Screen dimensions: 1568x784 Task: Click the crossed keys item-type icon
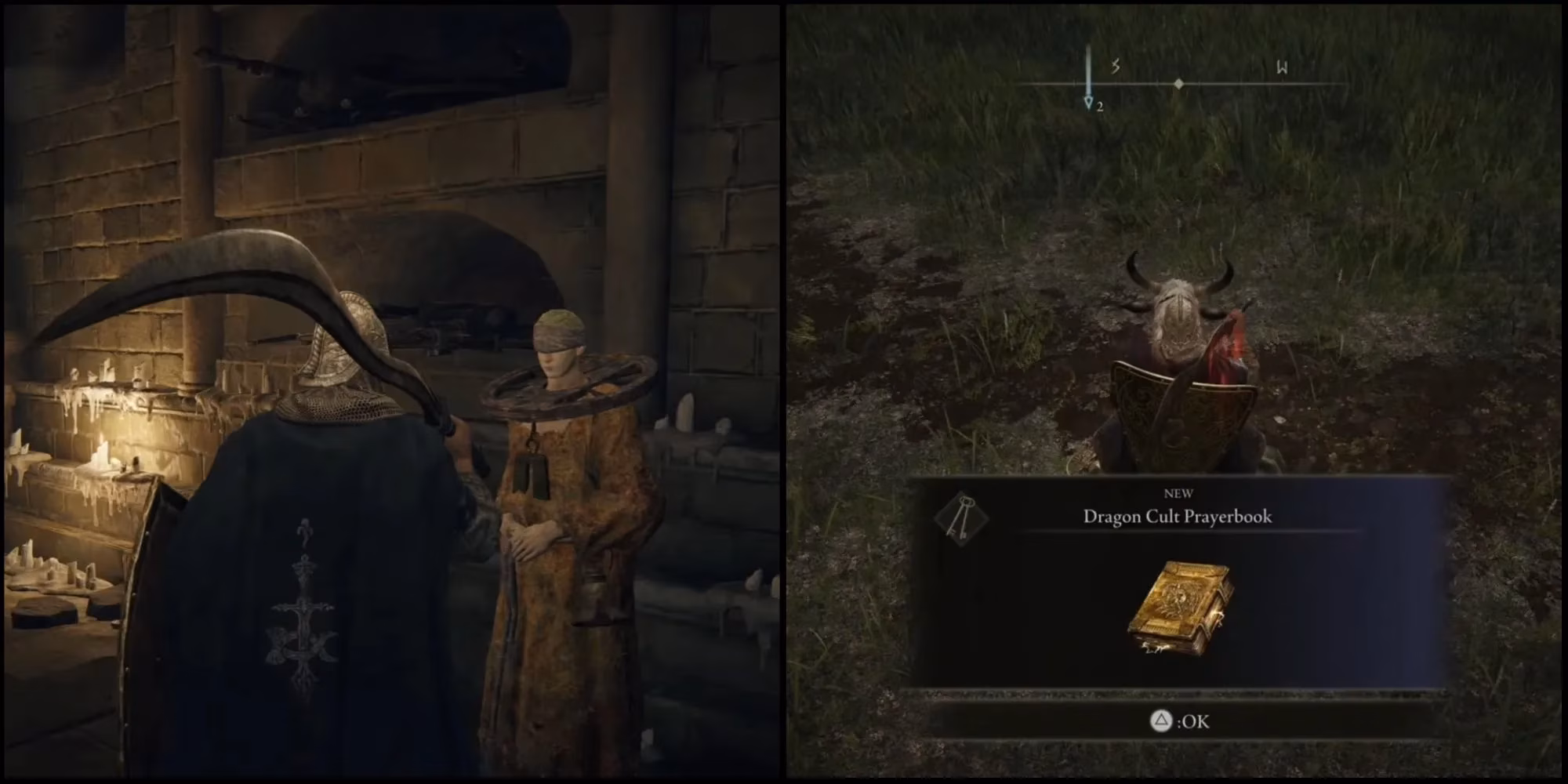pyautogui.click(x=962, y=517)
